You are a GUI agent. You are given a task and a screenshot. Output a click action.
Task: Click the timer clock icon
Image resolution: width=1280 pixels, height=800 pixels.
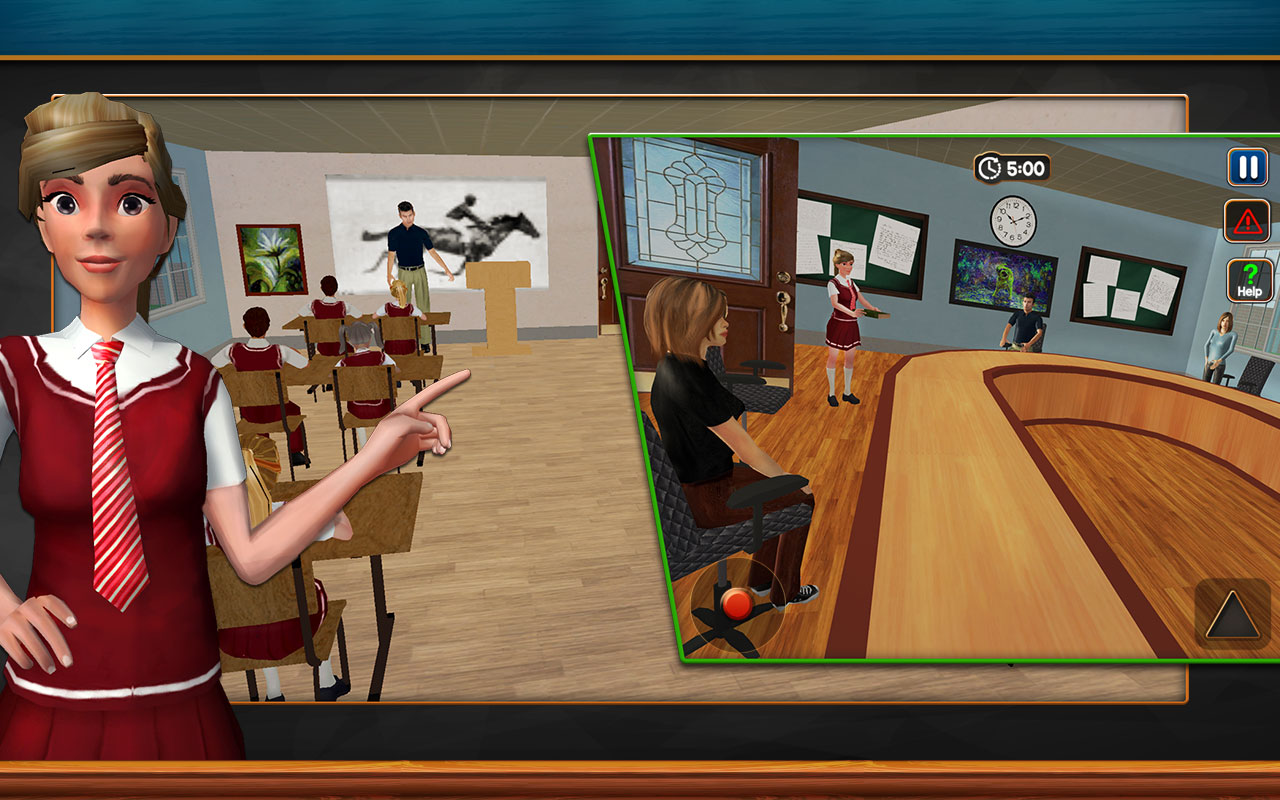pyautogui.click(x=990, y=168)
